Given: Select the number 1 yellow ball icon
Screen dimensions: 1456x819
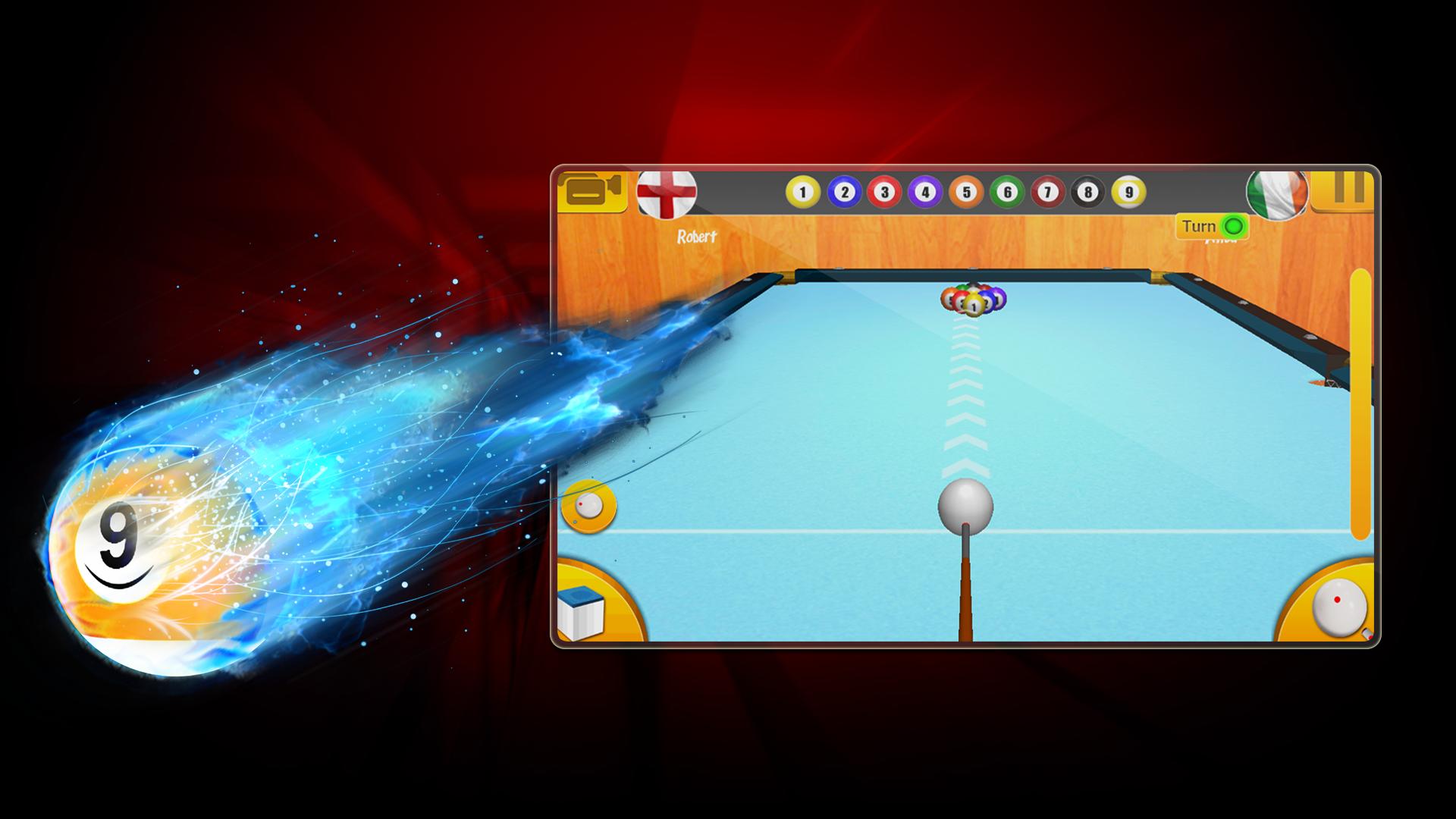Looking at the screenshot, I should [x=802, y=192].
